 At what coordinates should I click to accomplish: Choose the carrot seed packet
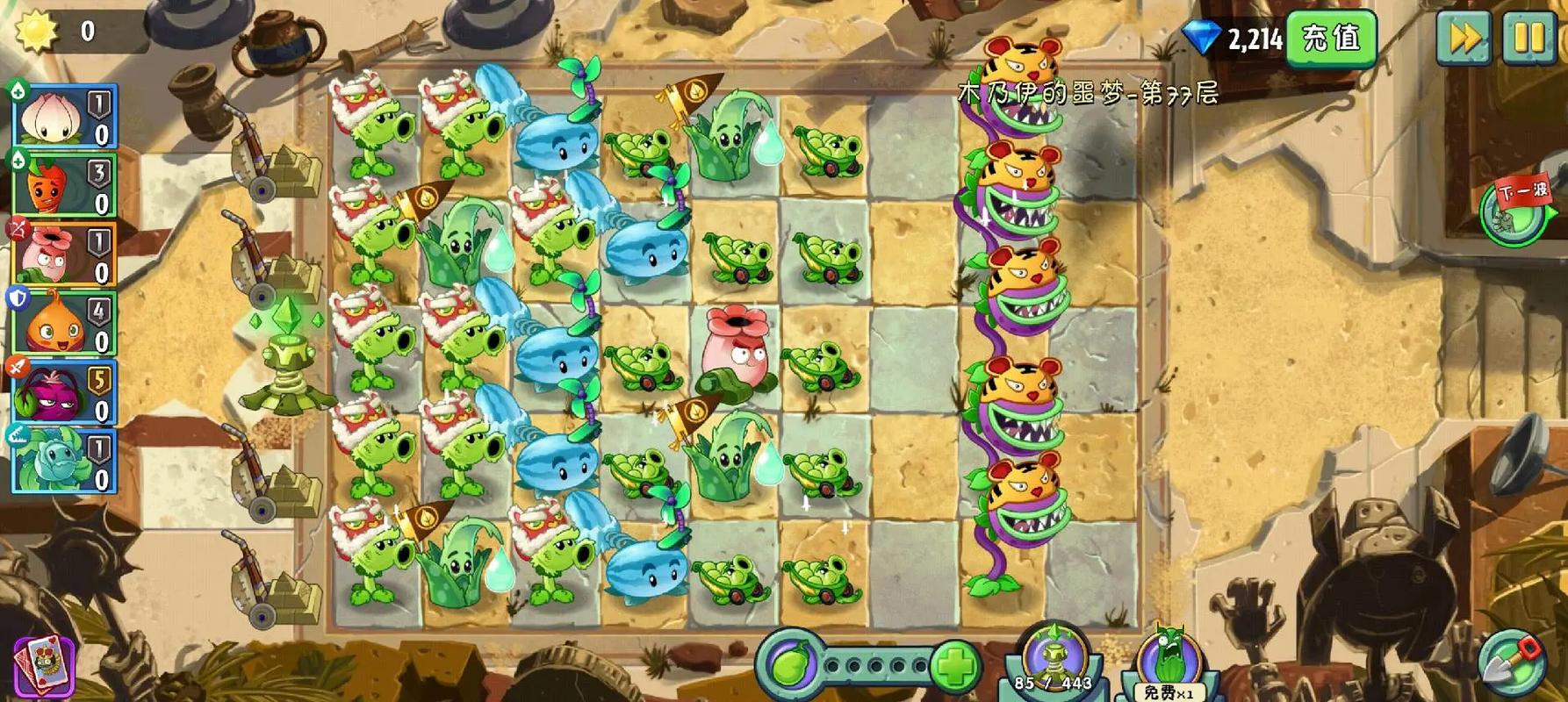point(64,185)
